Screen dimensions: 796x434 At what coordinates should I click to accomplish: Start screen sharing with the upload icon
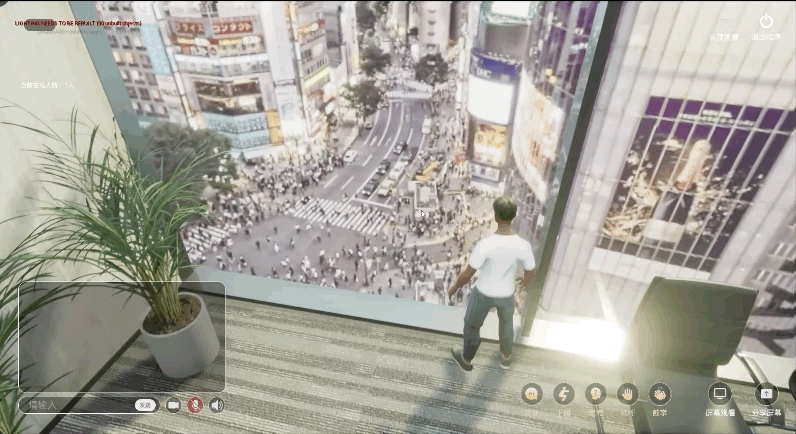point(766,394)
